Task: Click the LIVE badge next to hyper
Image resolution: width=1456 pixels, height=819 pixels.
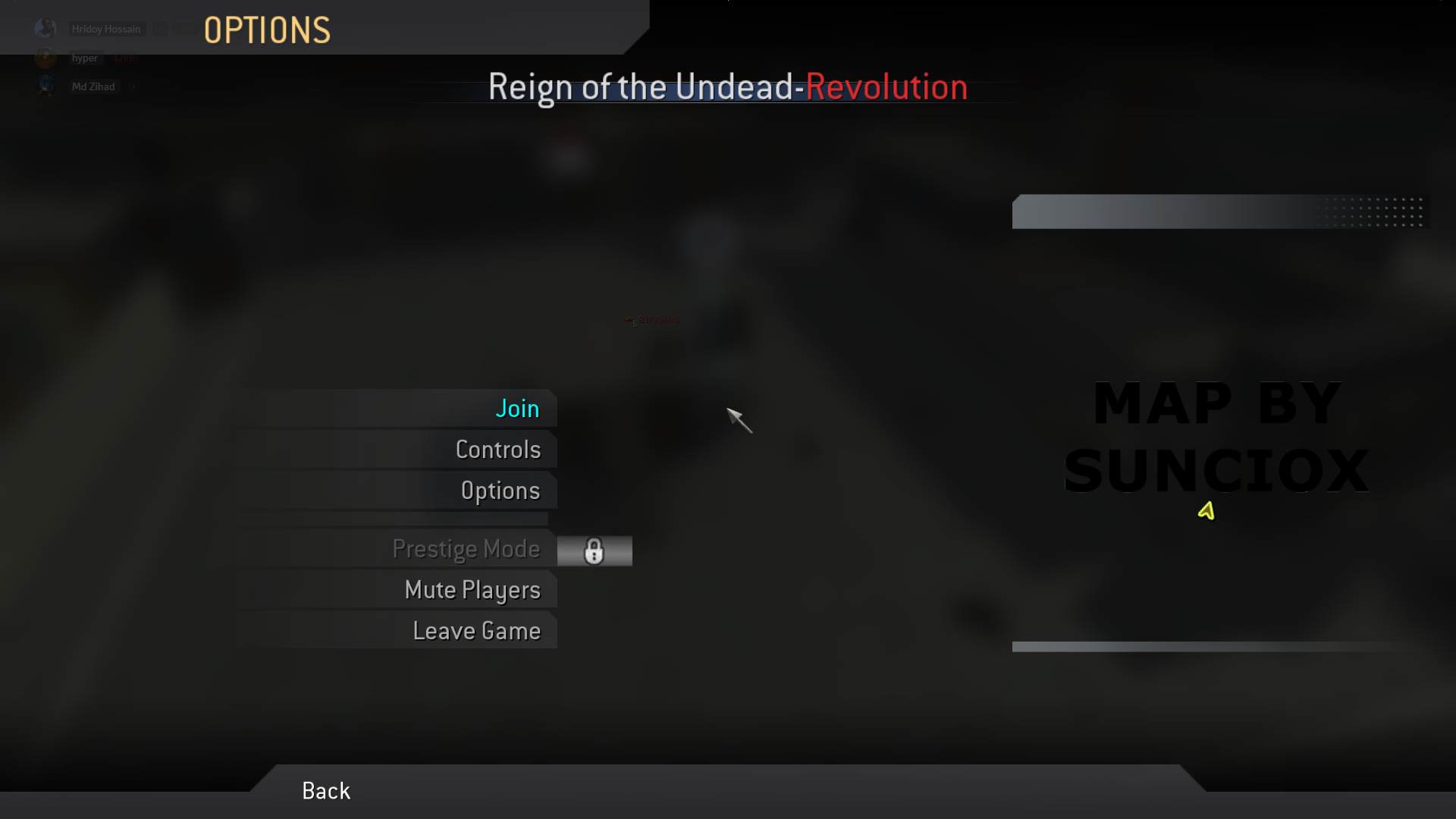Action: coord(125,58)
